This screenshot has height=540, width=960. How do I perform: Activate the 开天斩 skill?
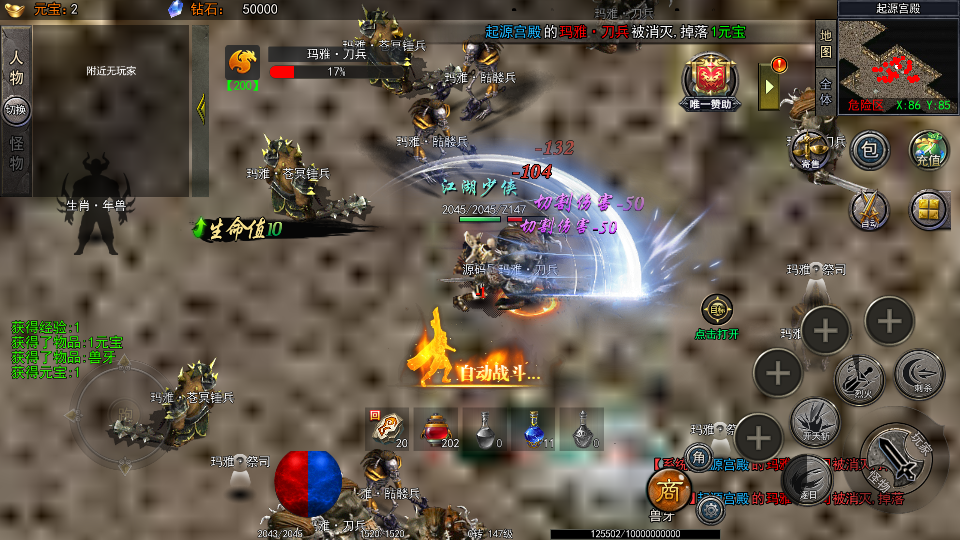pyautogui.click(x=815, y=422)
